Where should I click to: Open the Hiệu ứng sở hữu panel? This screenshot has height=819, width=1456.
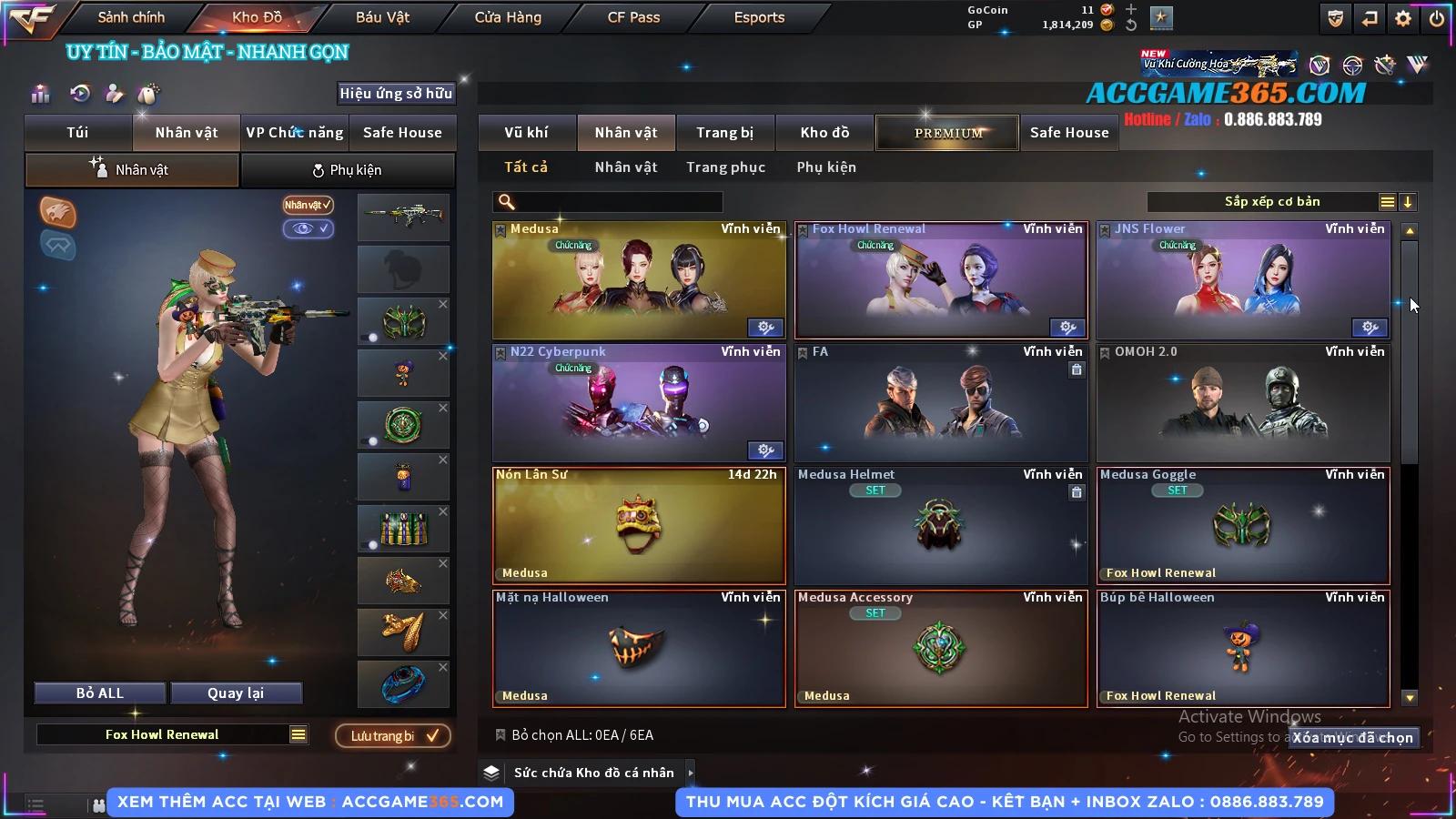click(396, 93)
